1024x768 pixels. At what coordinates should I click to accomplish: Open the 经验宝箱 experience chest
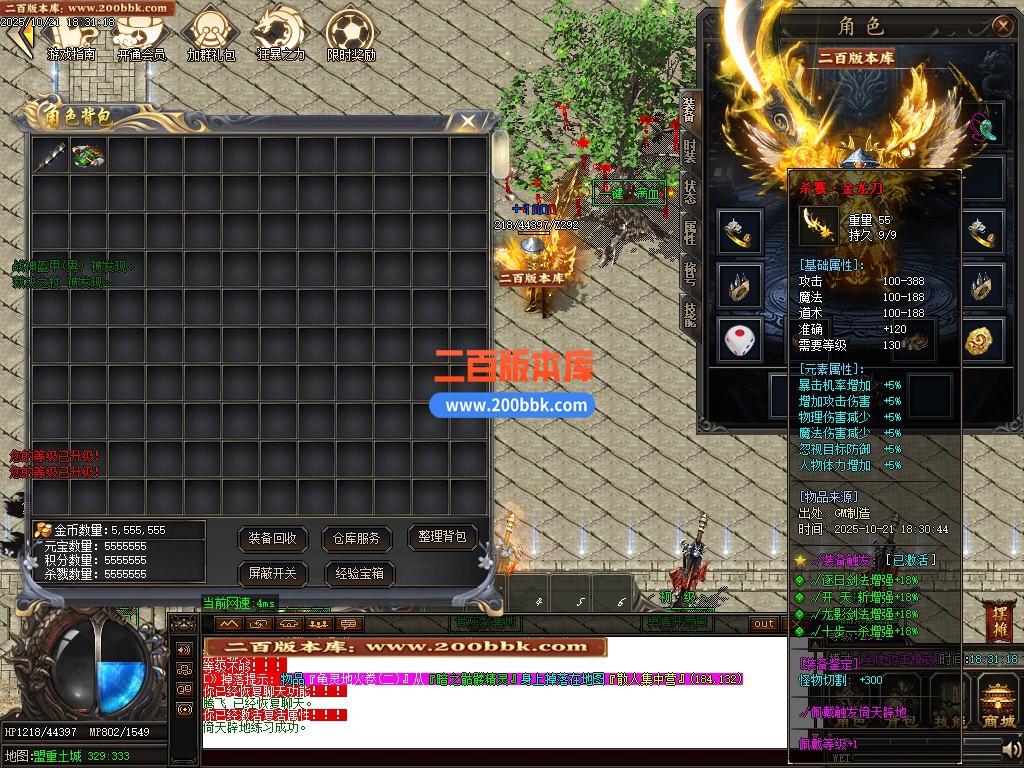coord(358,574)
